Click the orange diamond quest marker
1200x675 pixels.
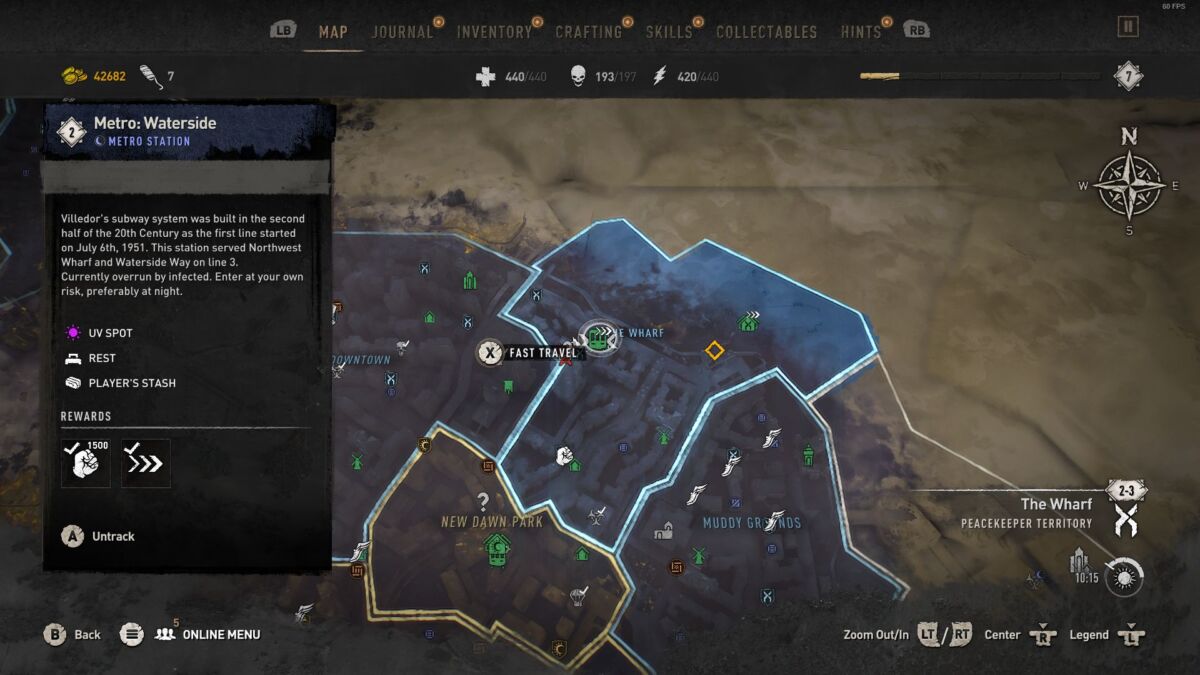pos(714,350)
